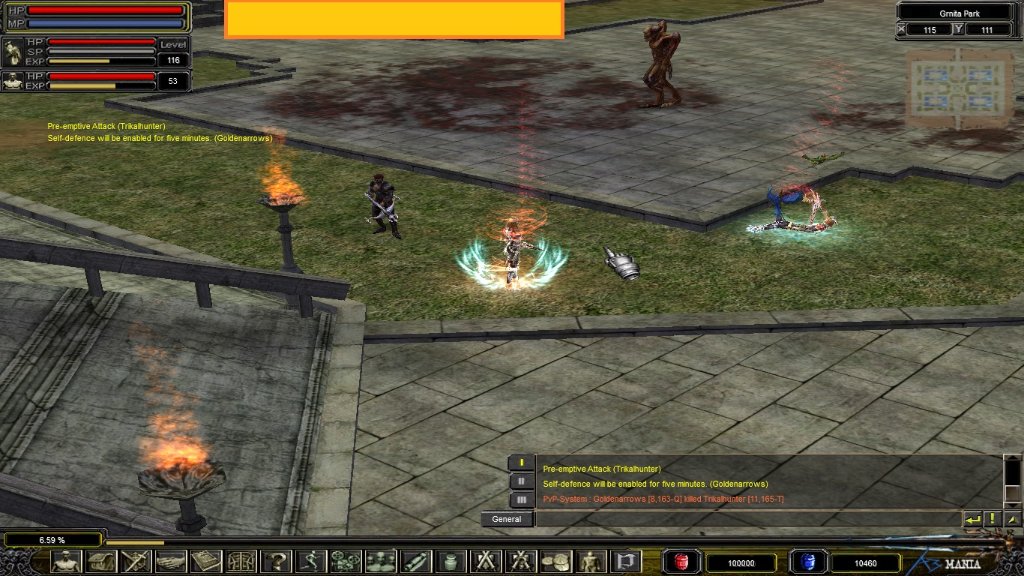
Task: Click the yellow triangle chat expand button
Action: [1012, 519]
